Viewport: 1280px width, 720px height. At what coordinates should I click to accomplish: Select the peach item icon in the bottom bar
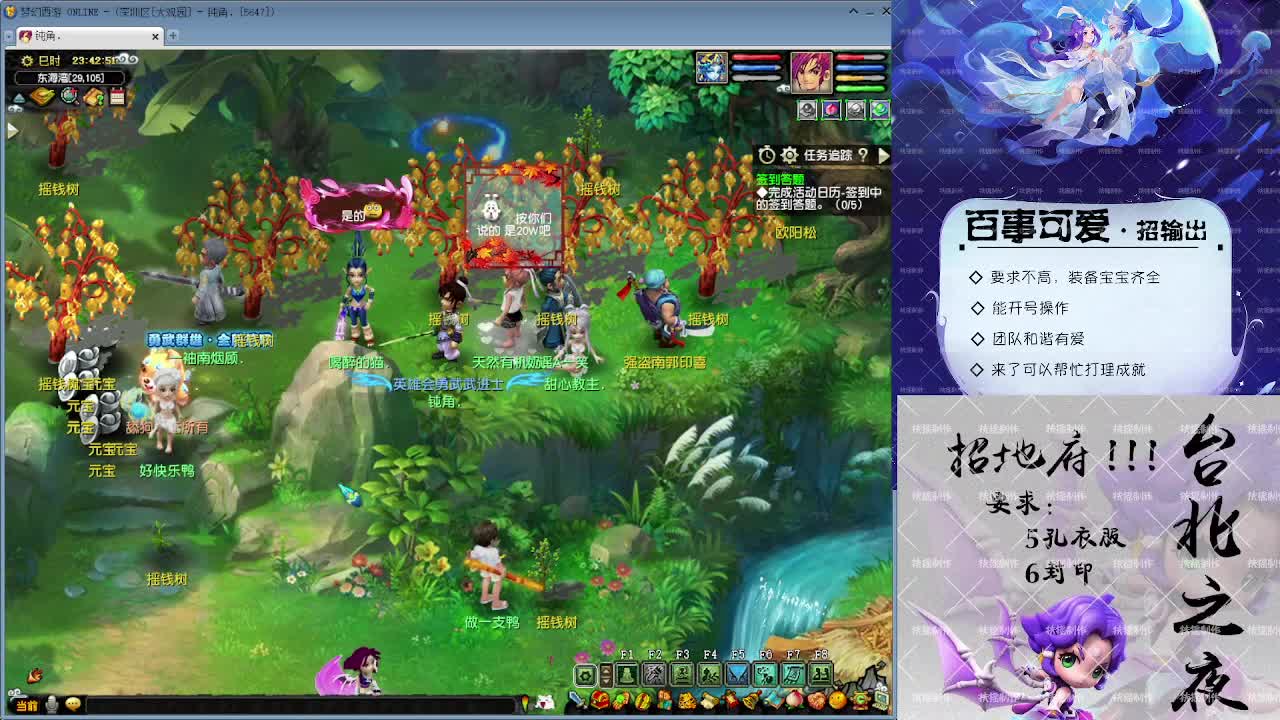click(794, 701)
